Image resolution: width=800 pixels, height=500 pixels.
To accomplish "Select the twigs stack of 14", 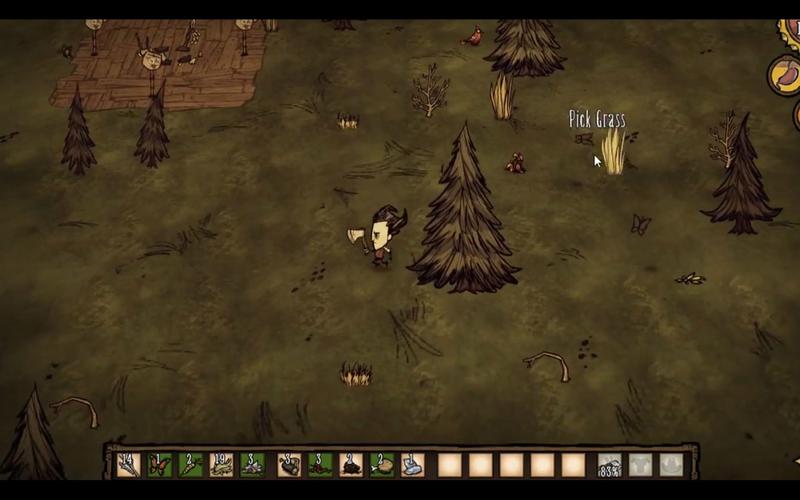I will tap(128, 464).
